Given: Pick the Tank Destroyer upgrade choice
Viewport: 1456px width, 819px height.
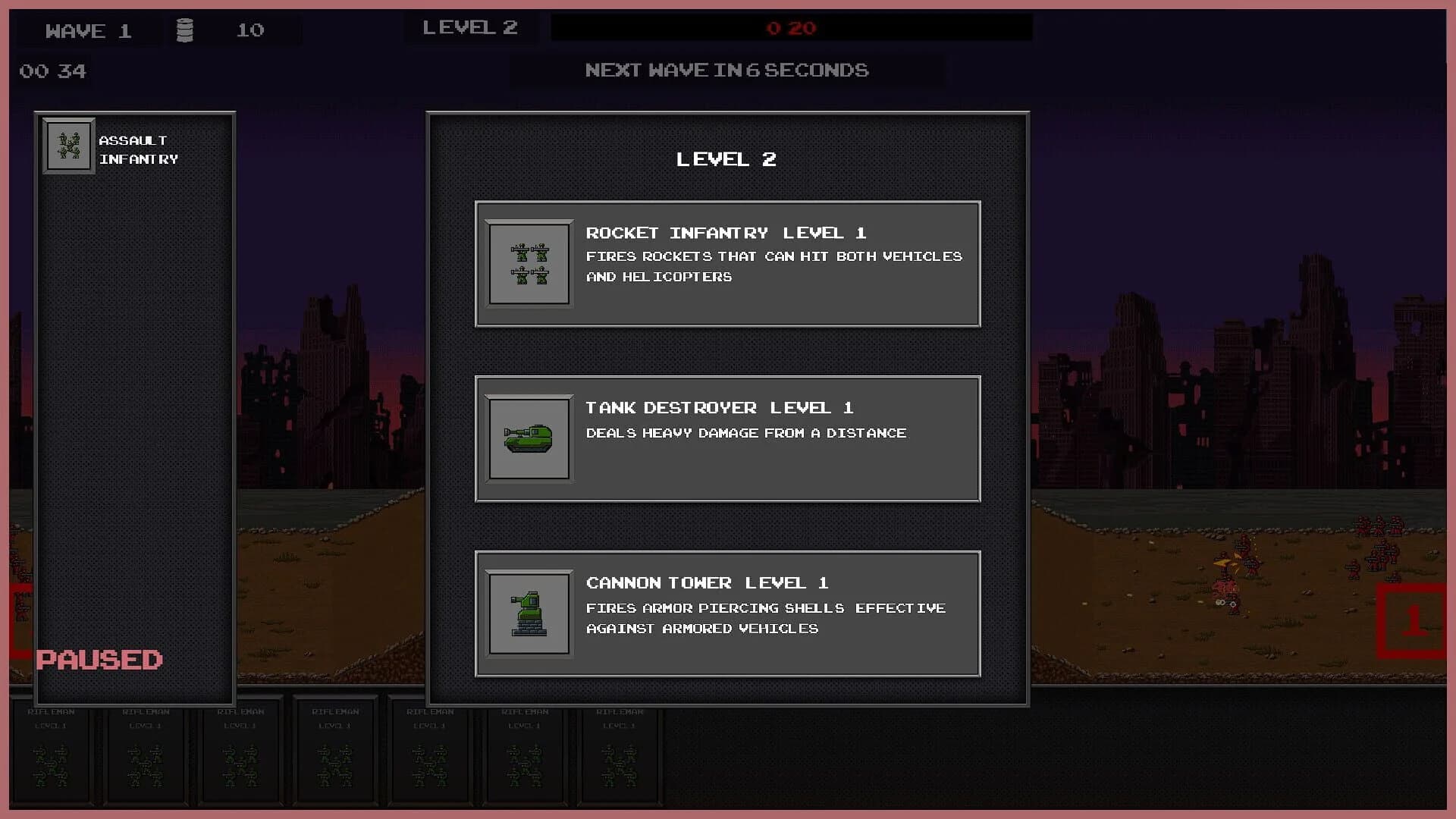Looking at the screenshot, I should point(726,438).
